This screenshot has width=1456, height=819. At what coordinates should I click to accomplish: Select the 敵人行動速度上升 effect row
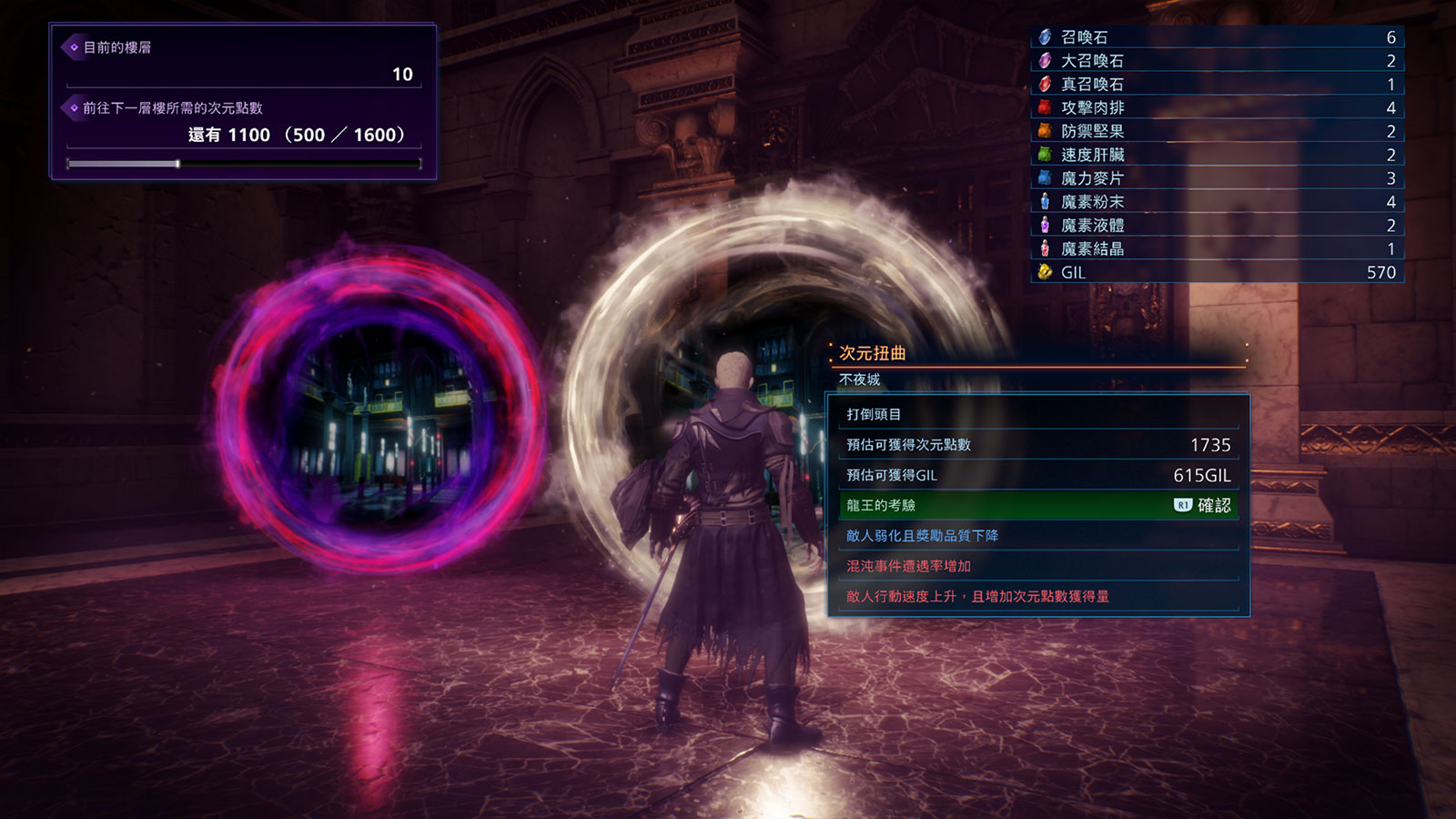(x=1037, y=596)
